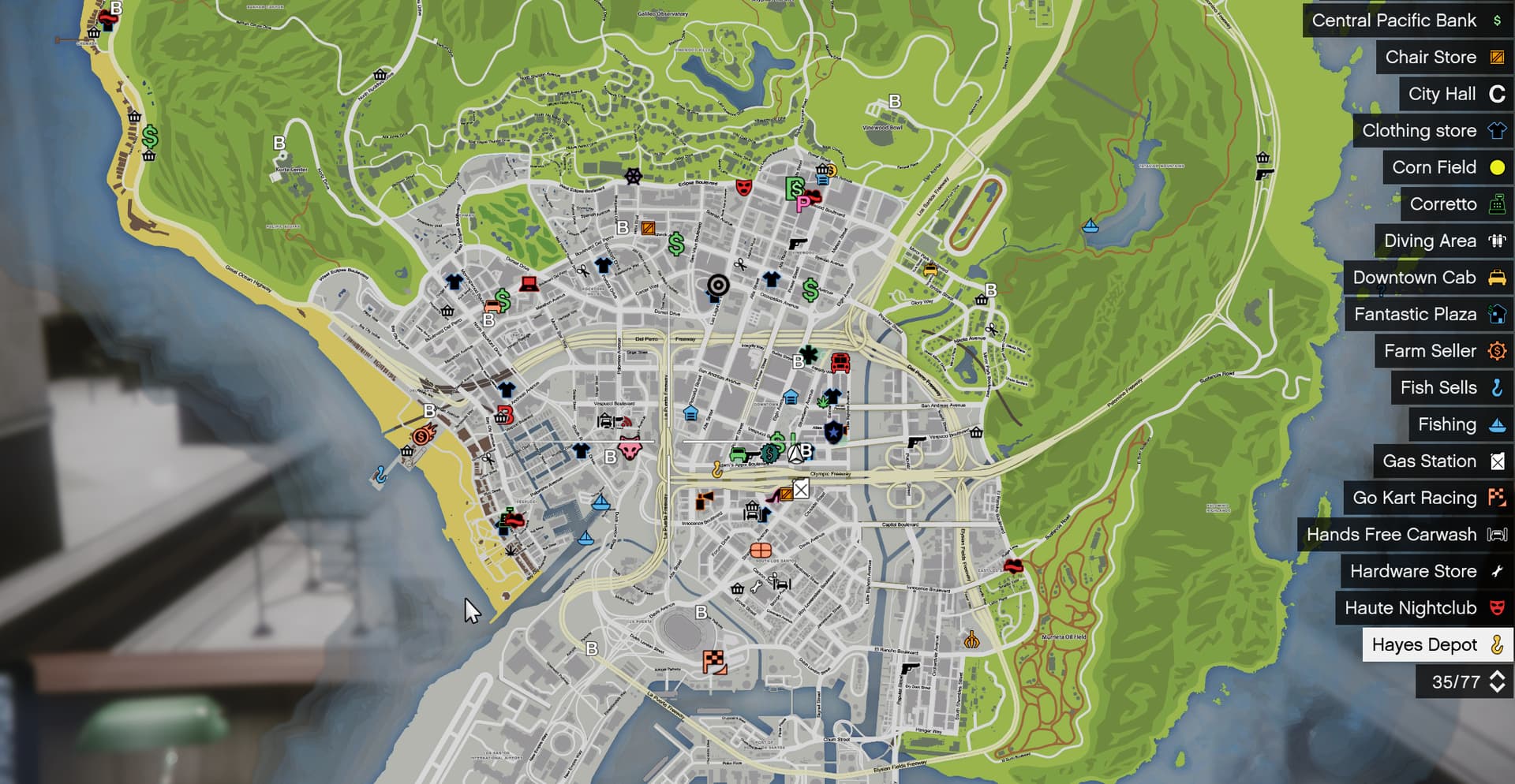Select the City Hall 'C' icon in legend
1515x784 pixels.
coord(1495,94)
